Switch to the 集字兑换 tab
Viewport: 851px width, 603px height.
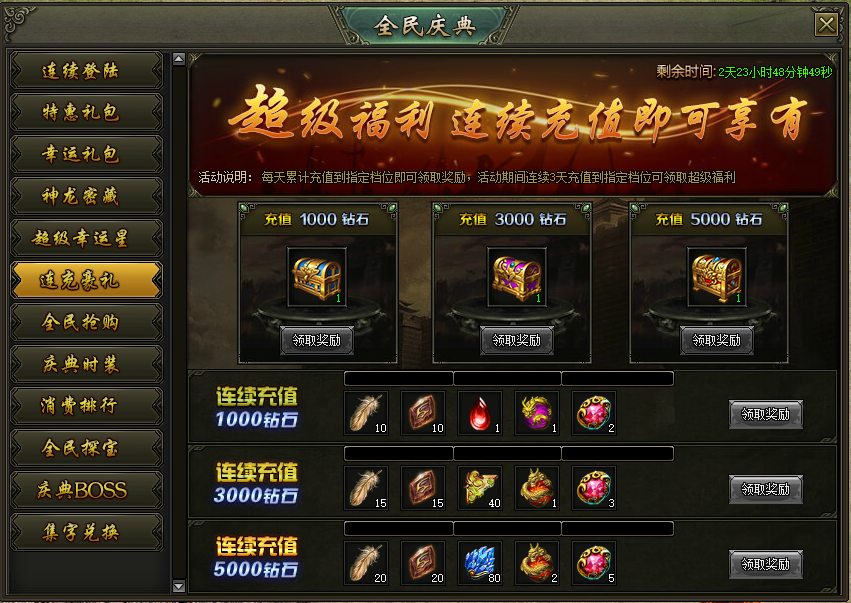click(86, 531)
